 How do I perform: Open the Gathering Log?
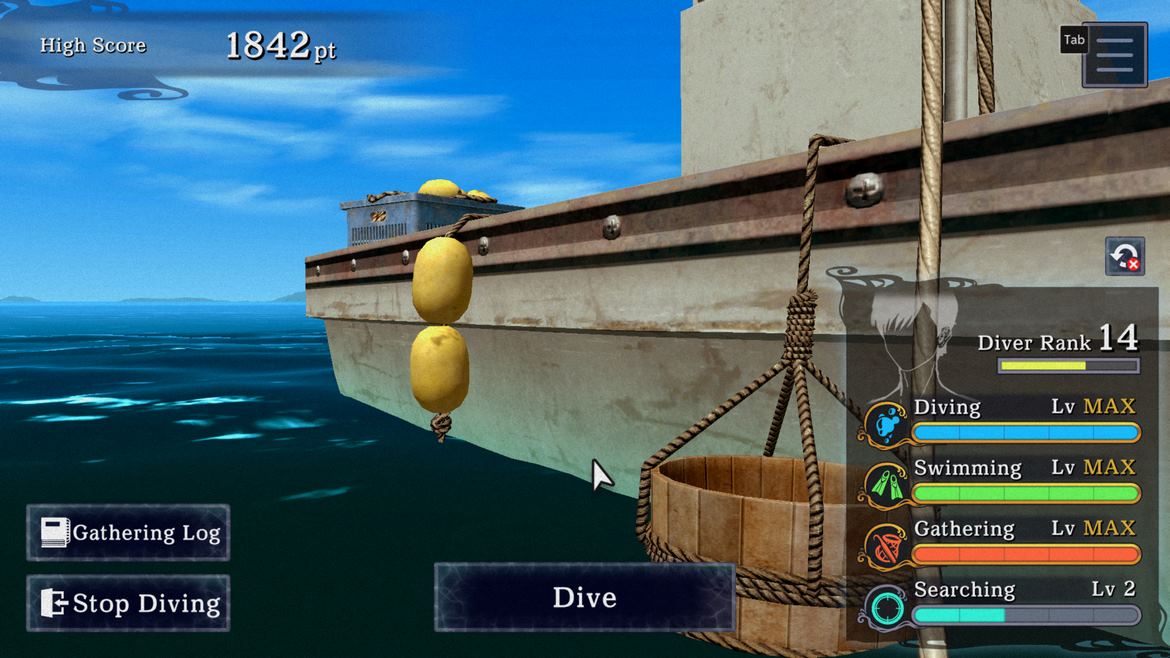click(x=128, y=532)
